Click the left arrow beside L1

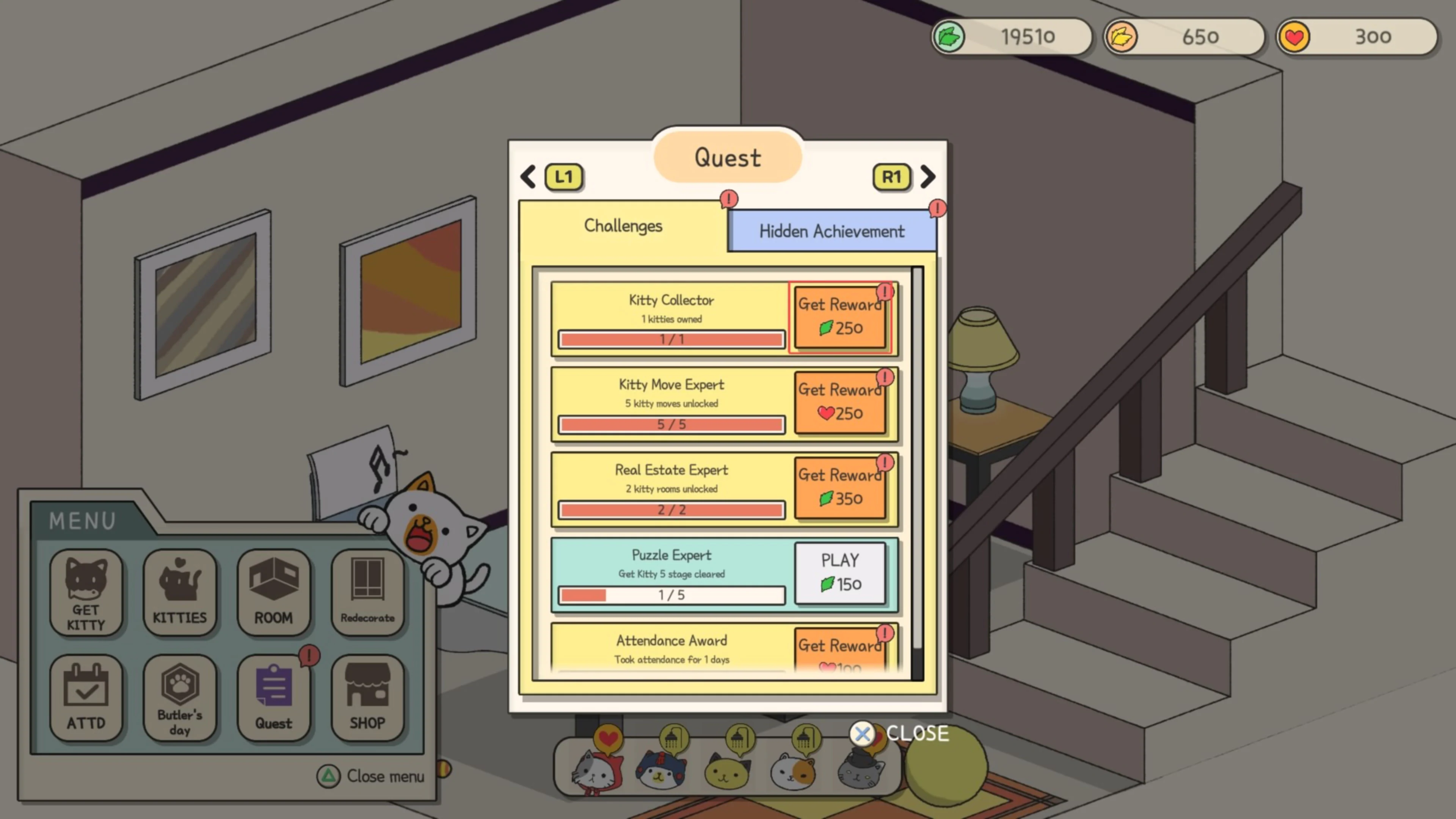tap(528, 177)
